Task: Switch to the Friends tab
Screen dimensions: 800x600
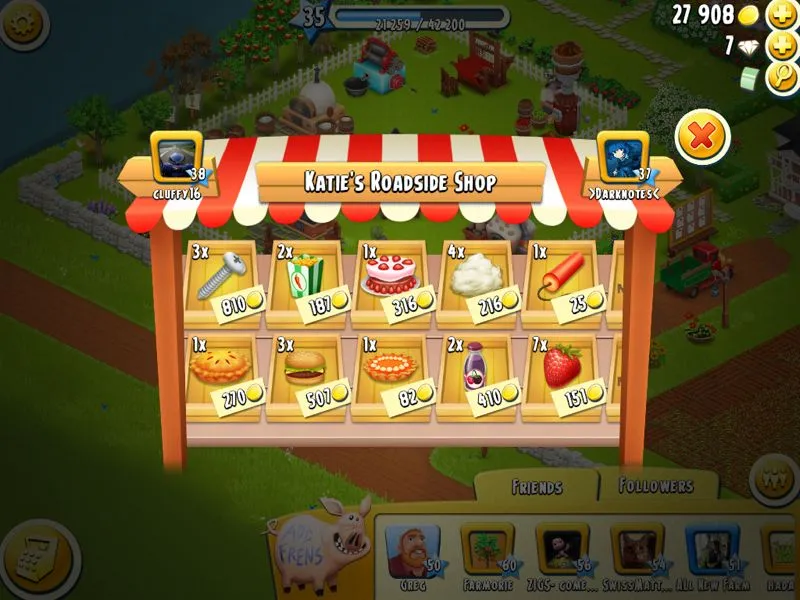Action: coord(536,487)
